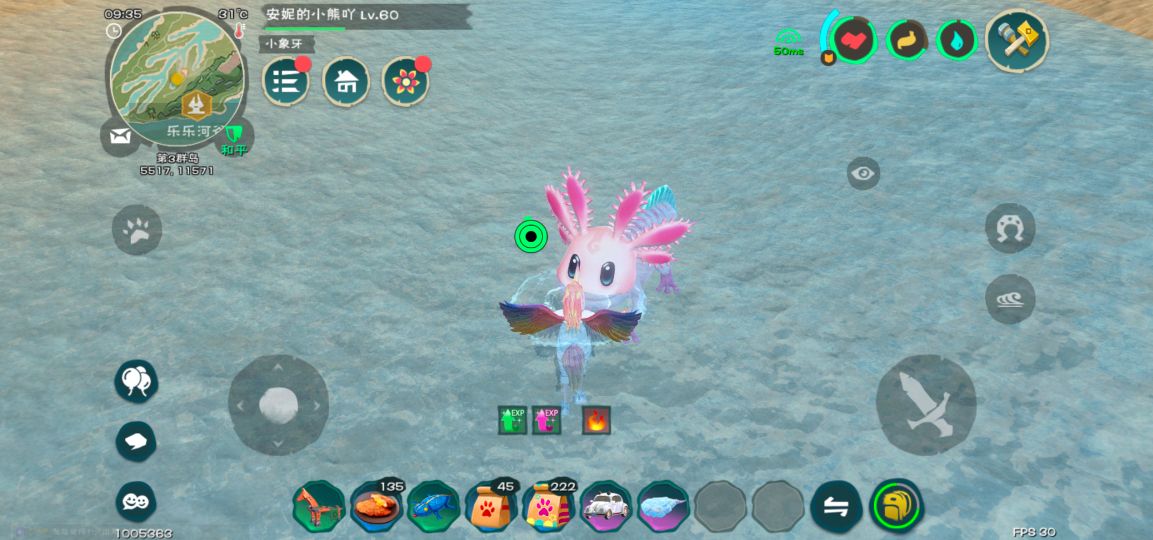Image resolution: width=1153 pixels, height=540 pixels.
Task: Tap the horseshoe mount button
Action: click(1010, 228)
